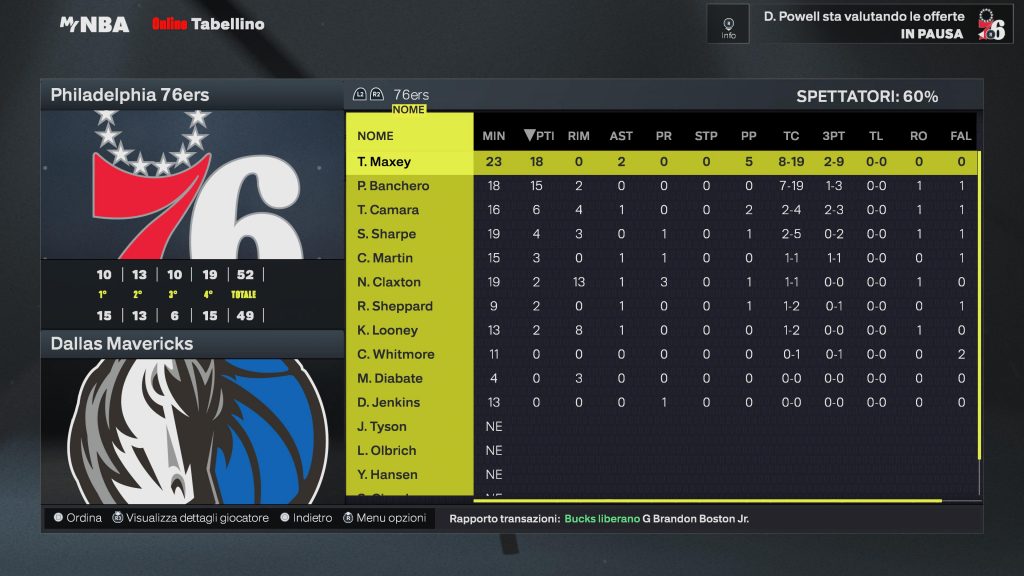Show the Dallas Mavericks box score
Viewport: 1024px width, 576px height.
coord(192,344)
